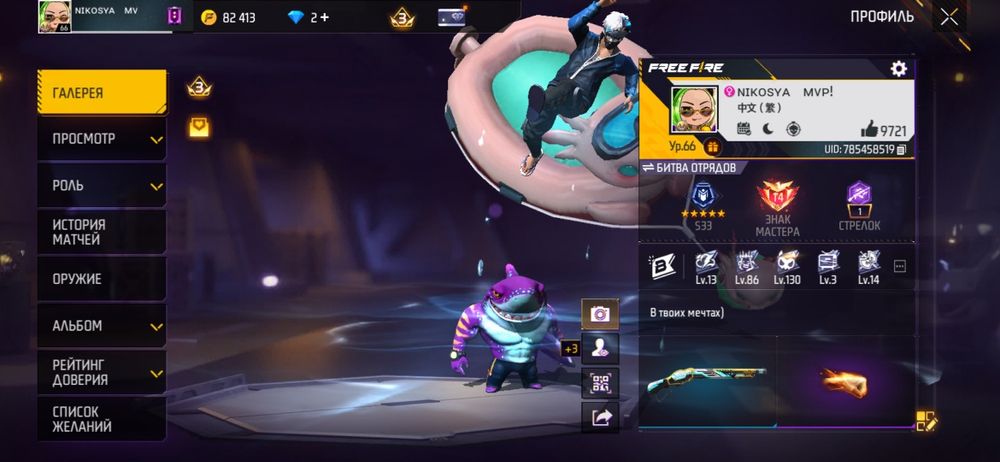Expand the Альбом entry

101,326
